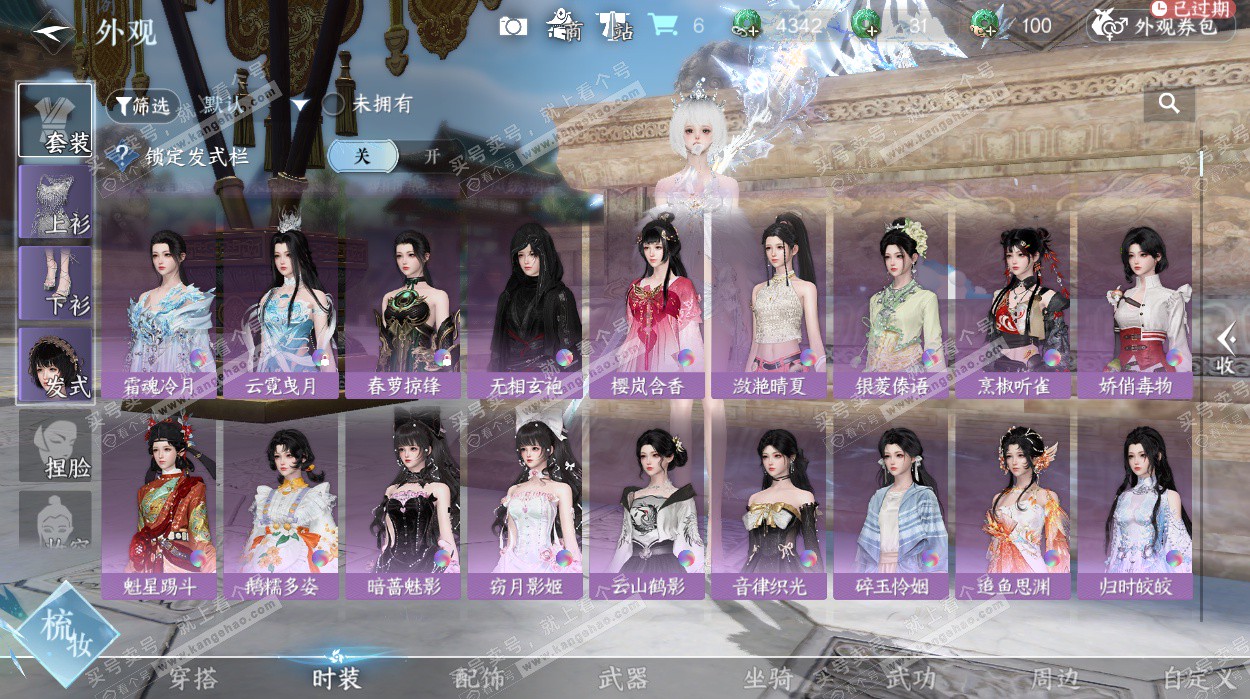Image resolution: width=1250 pixels, height=699 pixels.
Task: Toggle the 锁定发式栏 lock hairstyle switch
Action: [396, 156]
